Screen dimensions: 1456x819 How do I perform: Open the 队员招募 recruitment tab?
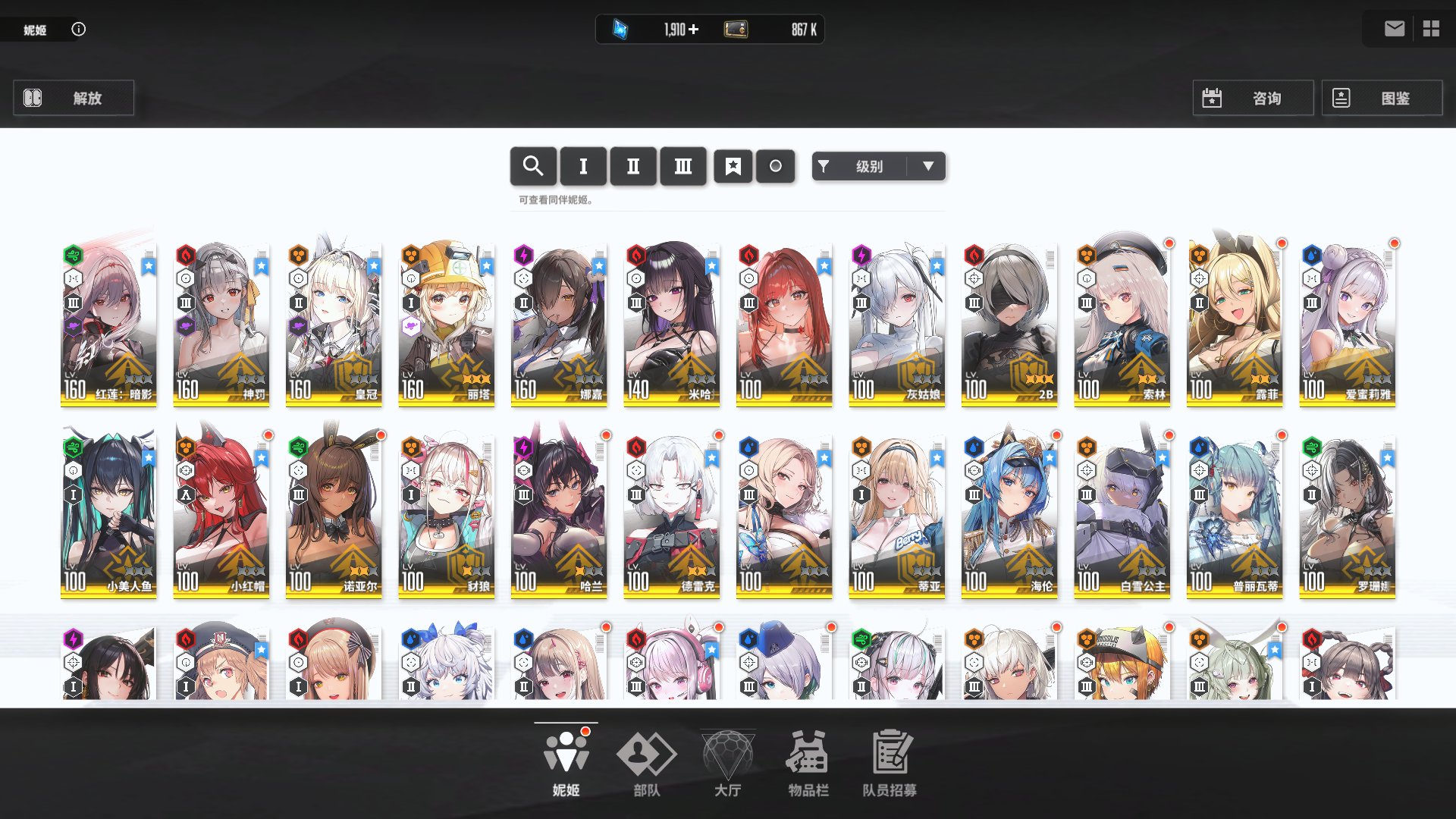(x=890, y=764)
